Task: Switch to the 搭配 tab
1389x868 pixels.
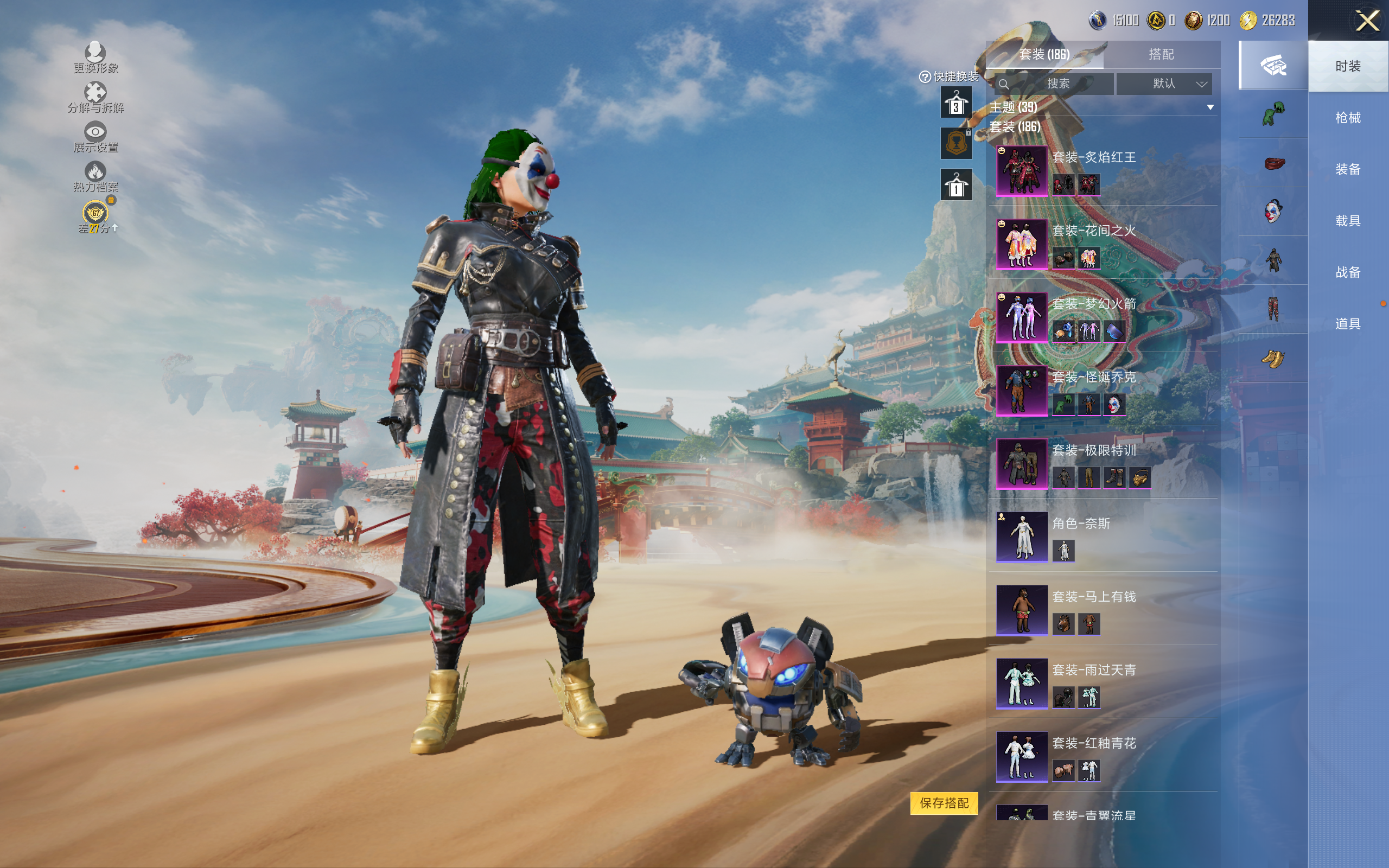Action: (x=1161, y=55)
